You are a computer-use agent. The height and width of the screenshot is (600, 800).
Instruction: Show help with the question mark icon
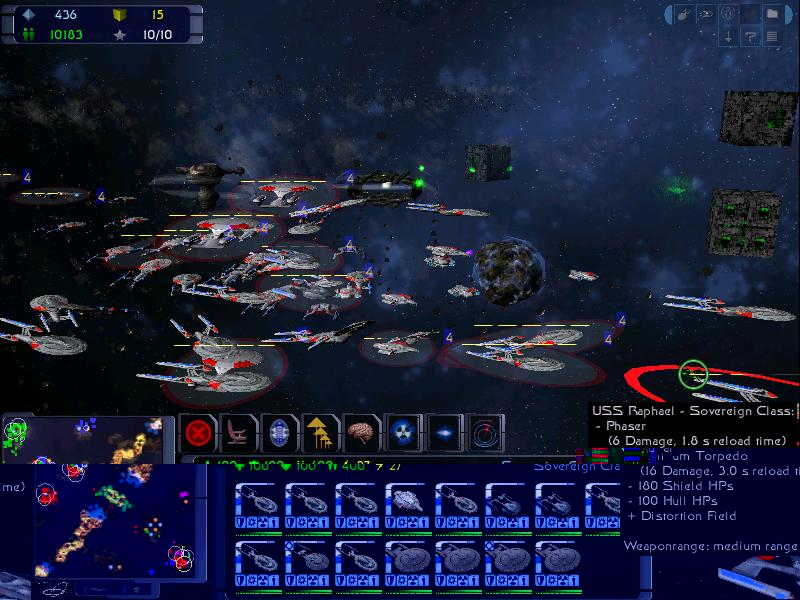pos(751,37)
